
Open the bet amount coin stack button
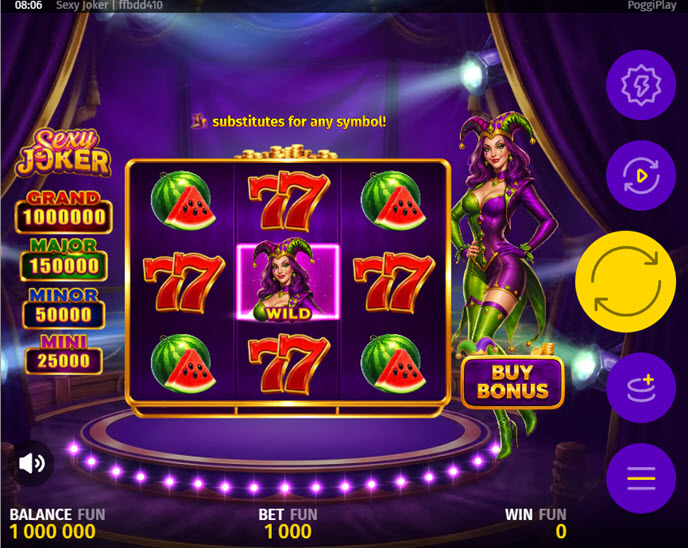pos(640,387)
